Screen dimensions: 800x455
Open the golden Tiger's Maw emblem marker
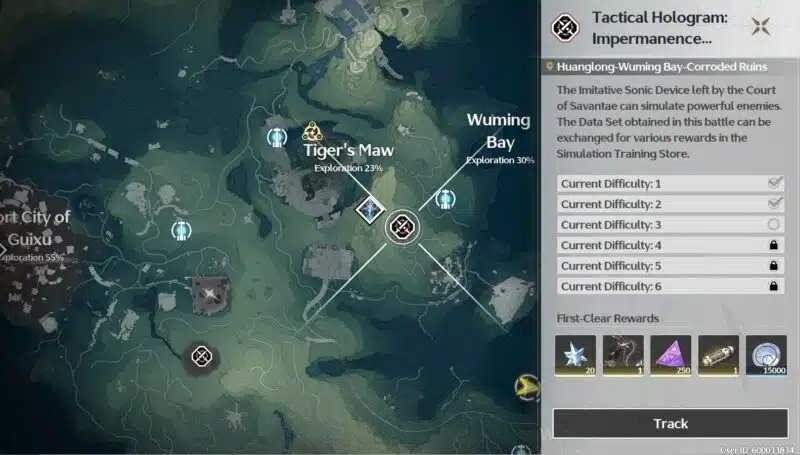[x=312, y=131]
